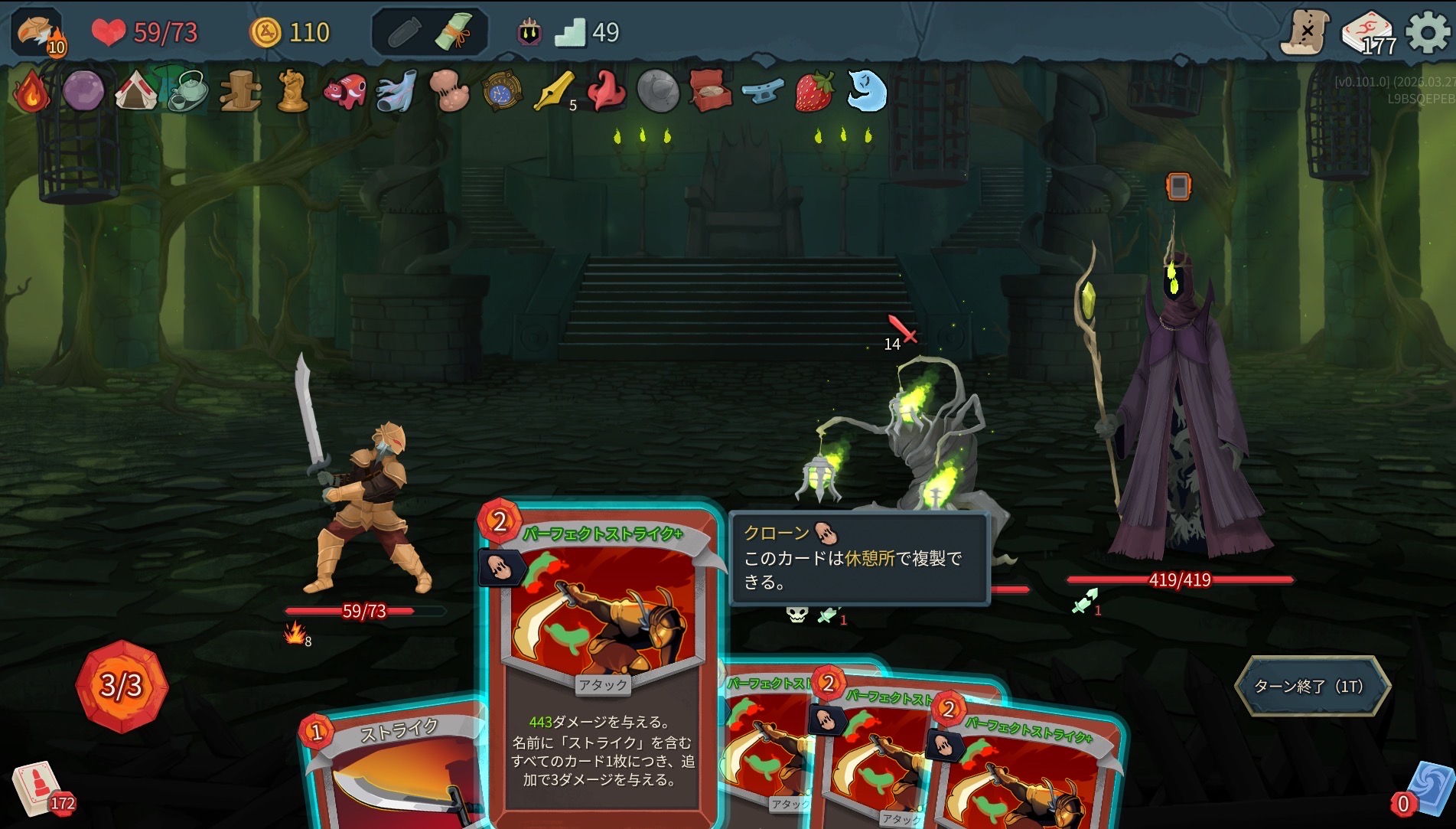Inspect the strawberry relic

pos(814,91)
